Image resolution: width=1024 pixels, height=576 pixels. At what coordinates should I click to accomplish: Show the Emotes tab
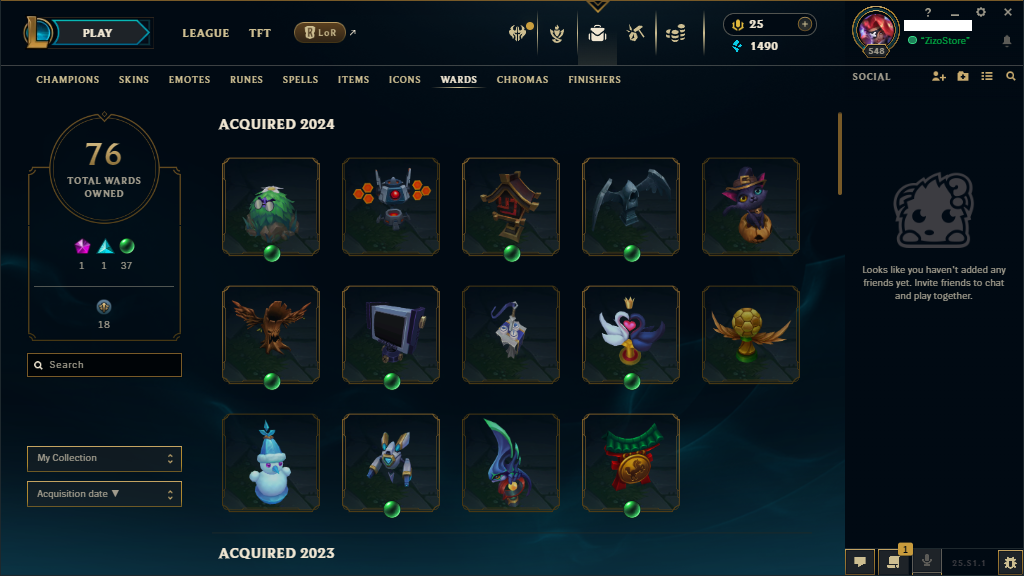pos(189,79)
